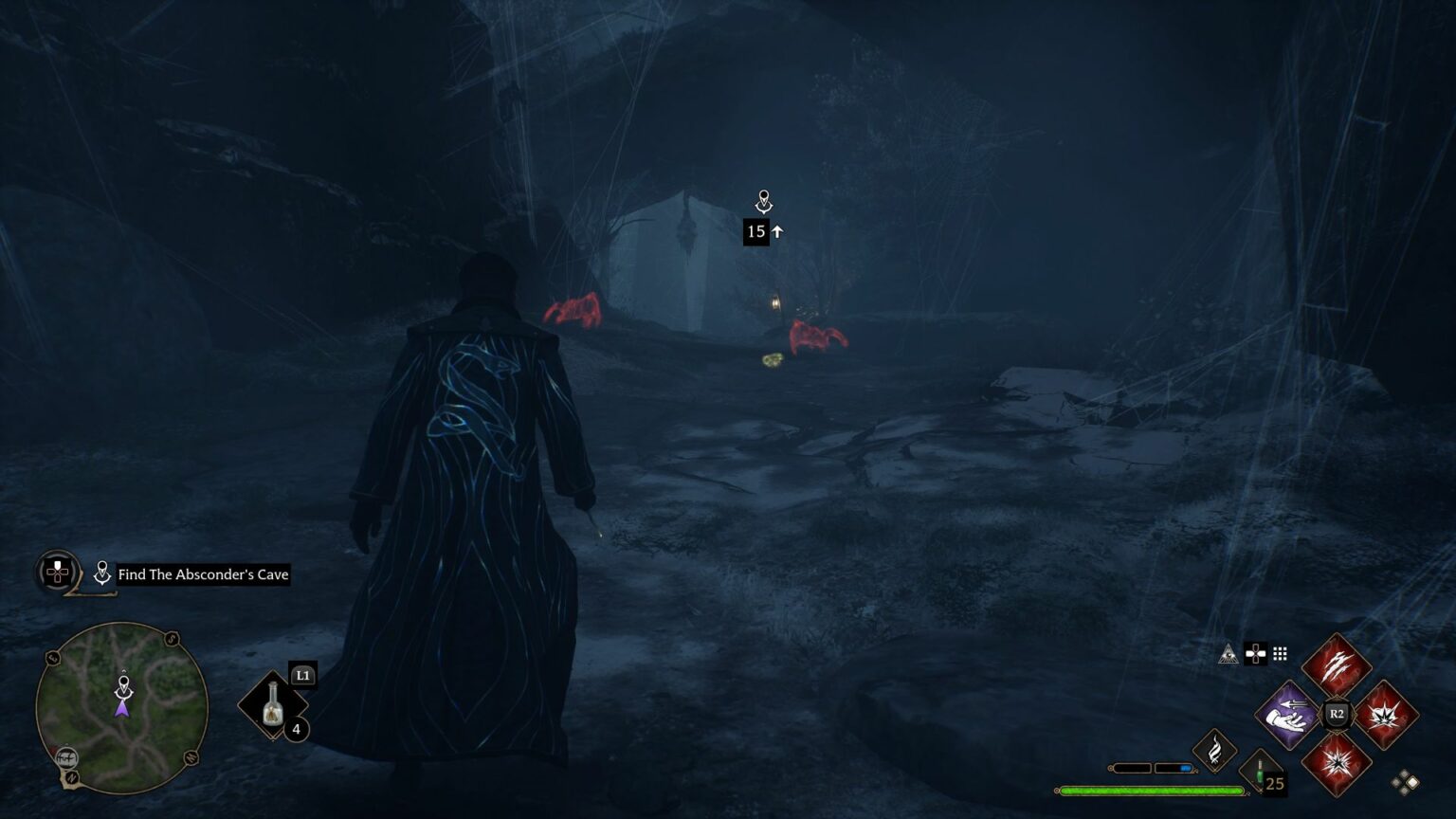The width and height of the screenshot is (1456, 819).
Task: Click the quest objective Find The Absconder's Cave
Action: coord(202,574)
